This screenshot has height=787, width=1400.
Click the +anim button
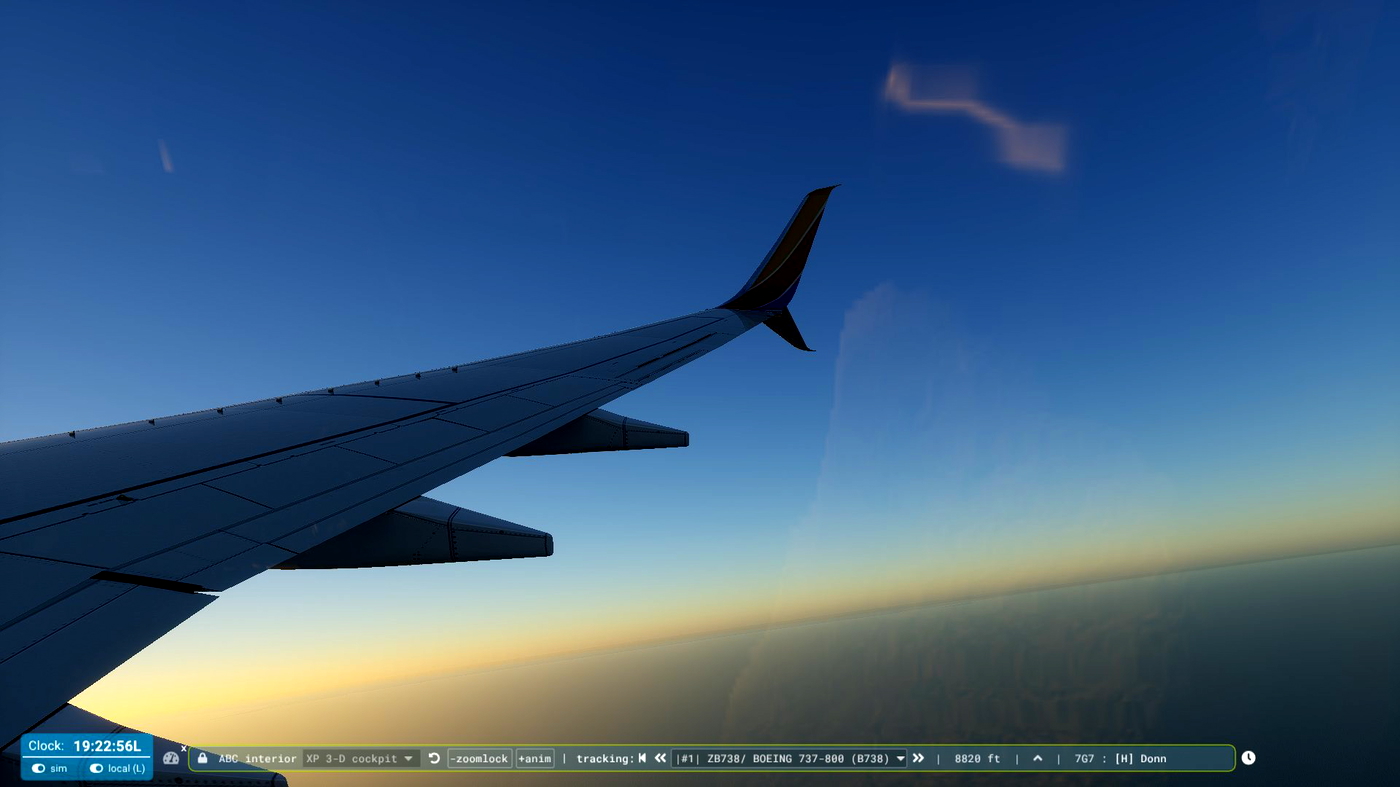(534, 758)
